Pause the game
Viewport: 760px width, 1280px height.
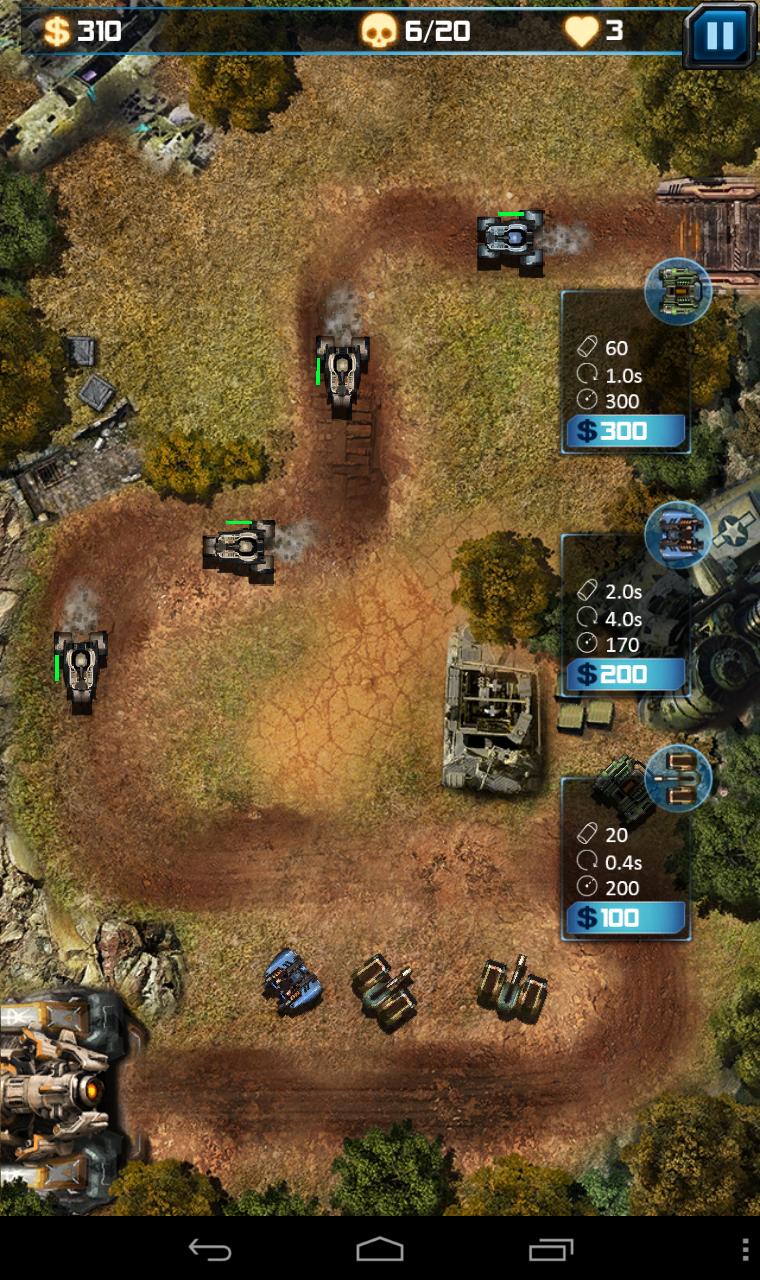720,36
